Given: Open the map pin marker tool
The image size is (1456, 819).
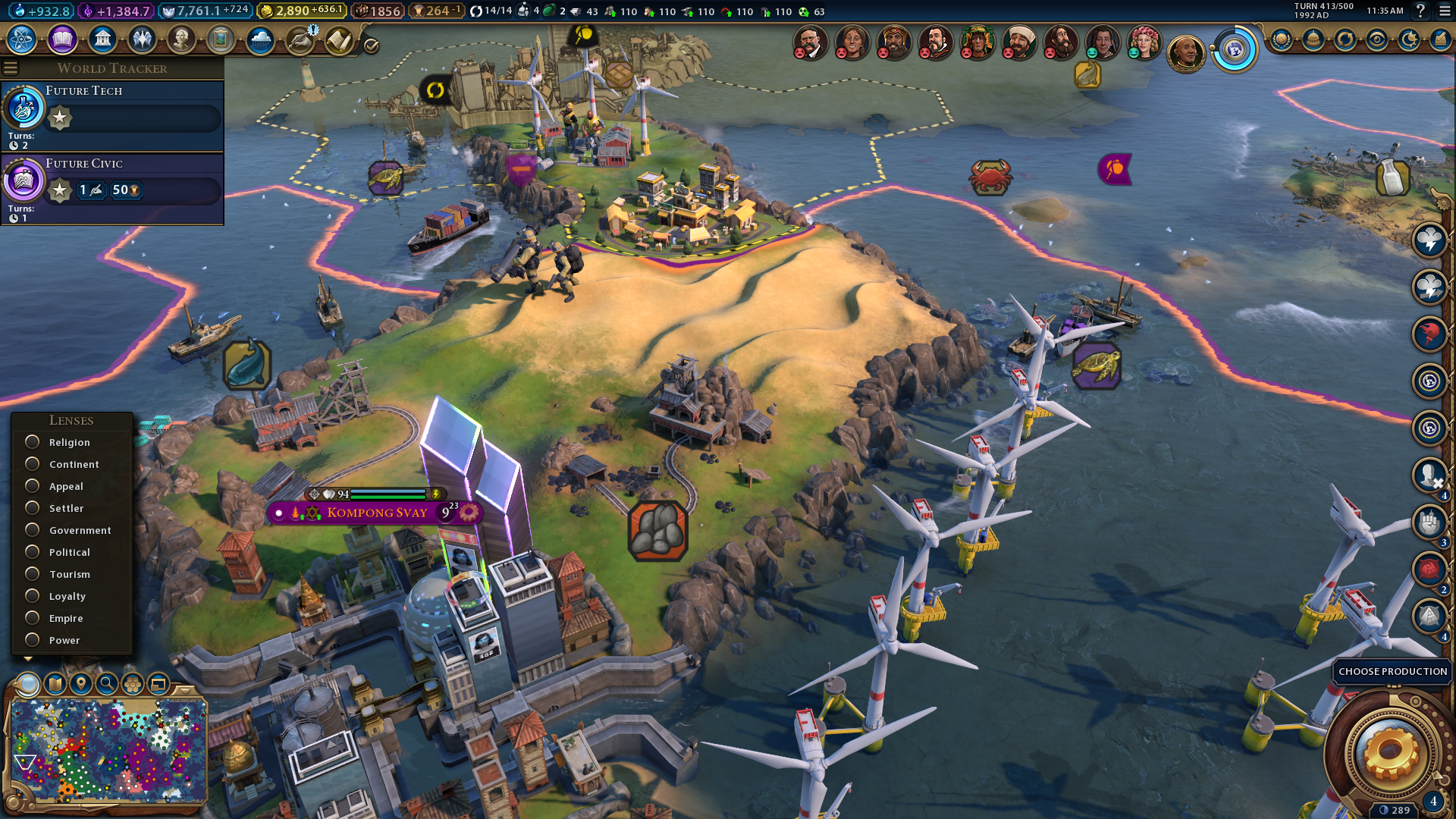Looking at the screenshot, I should point(81,684).
